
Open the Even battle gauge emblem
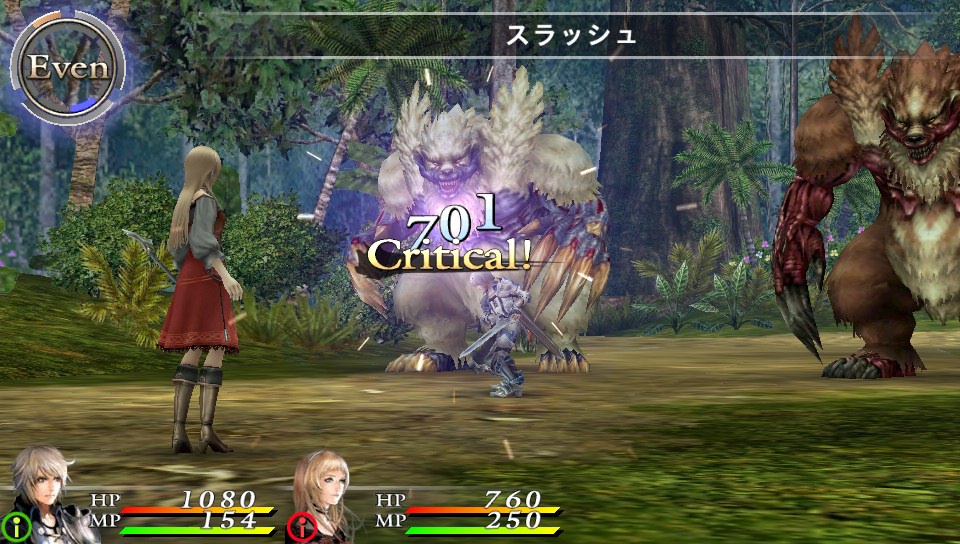pyautogui.click(x=66, y=68)
